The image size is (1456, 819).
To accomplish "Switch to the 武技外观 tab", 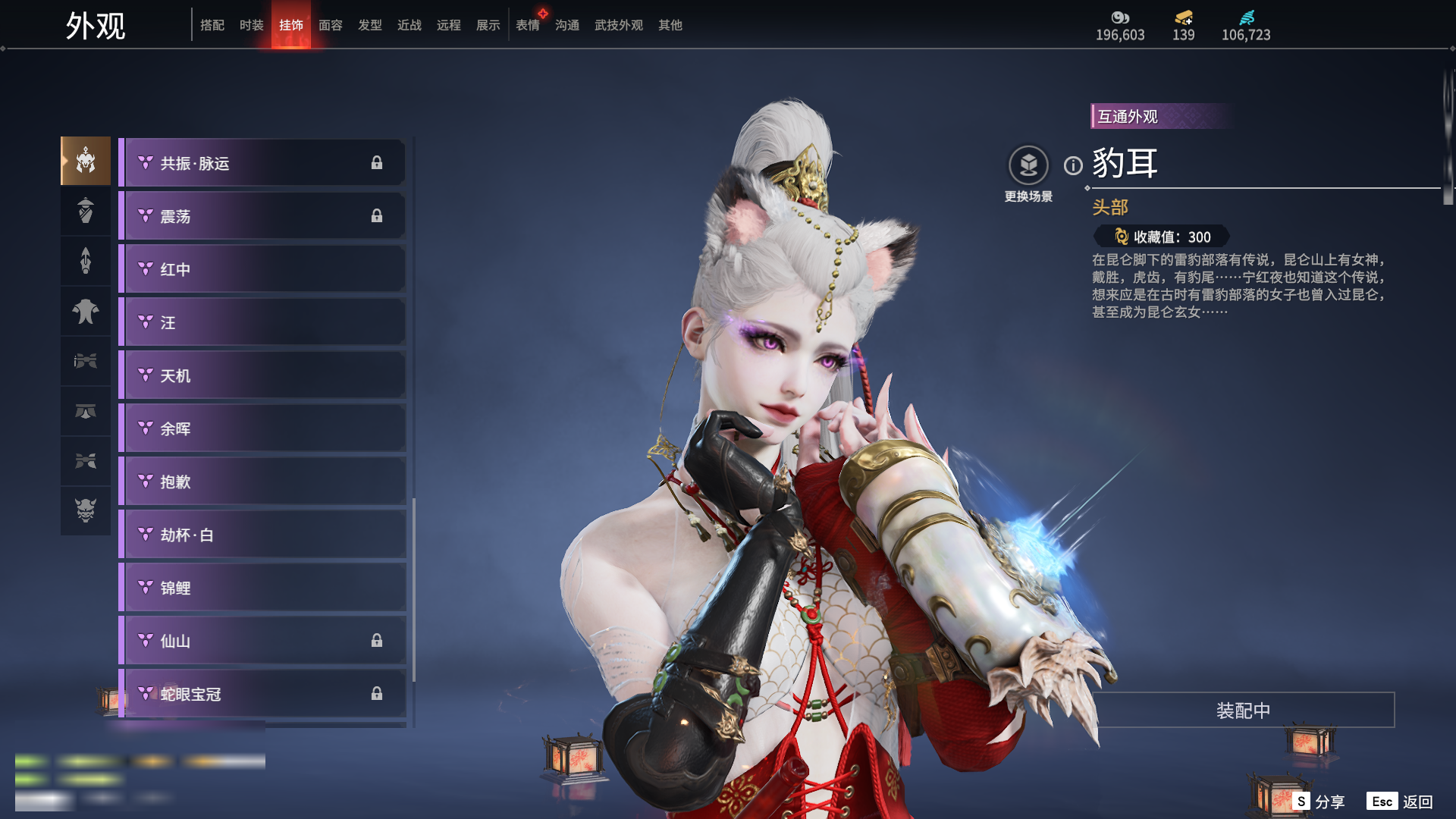I will [x=618, y=25].
